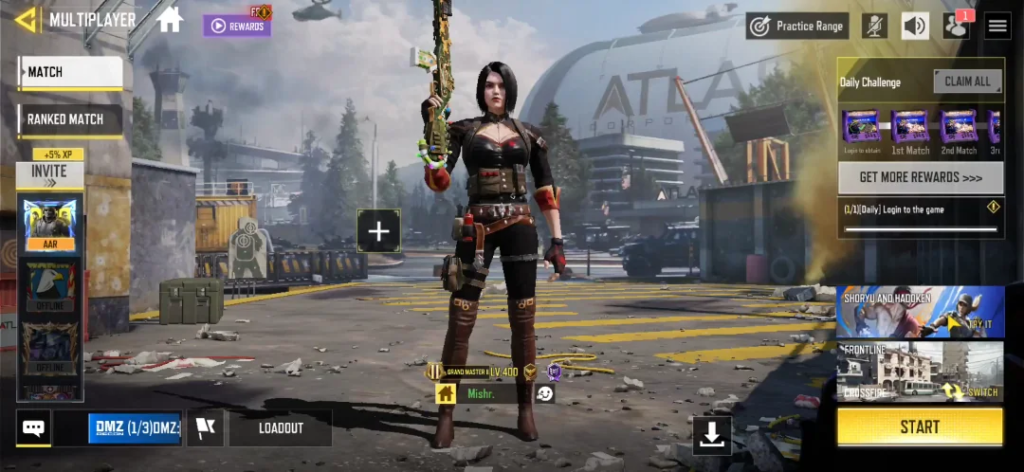Open the hamburger main menu
The height and width of the screenshot is (472, 1024).
[997, 26]
